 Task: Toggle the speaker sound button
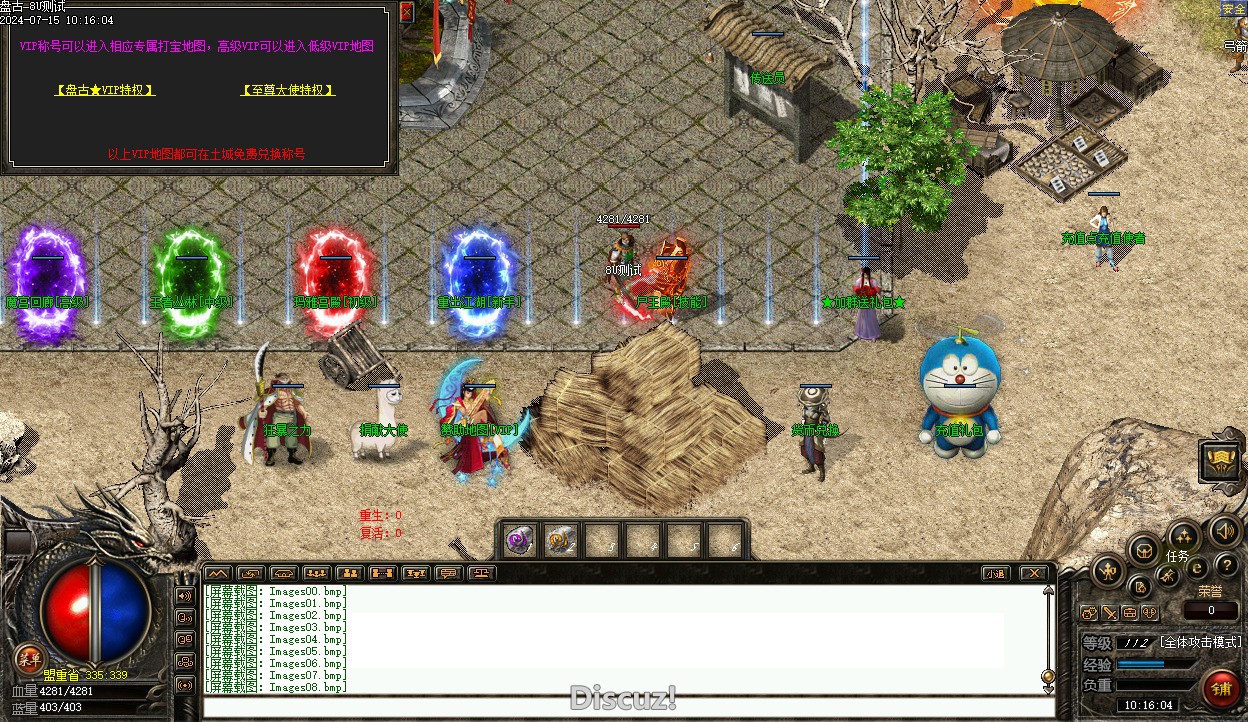pos(1224,530)
